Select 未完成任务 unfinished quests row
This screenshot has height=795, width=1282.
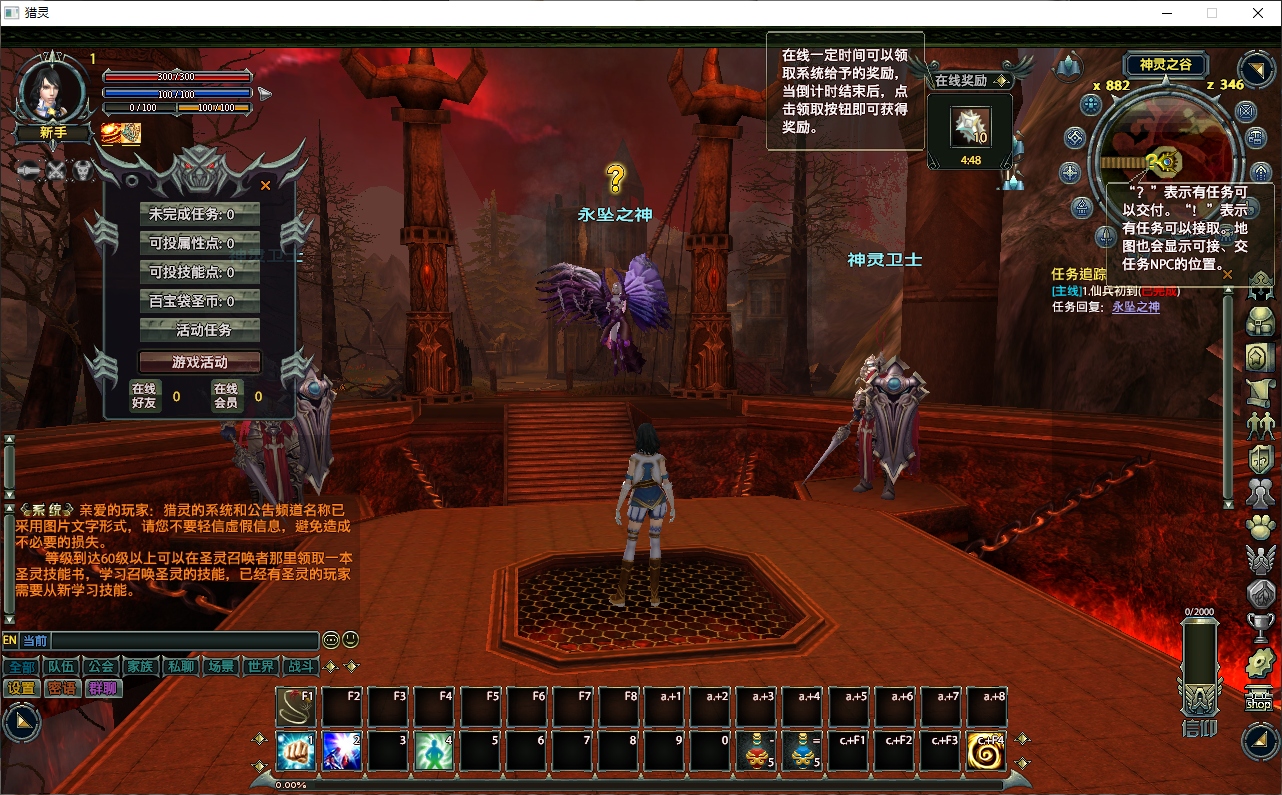tap(200, 214)
